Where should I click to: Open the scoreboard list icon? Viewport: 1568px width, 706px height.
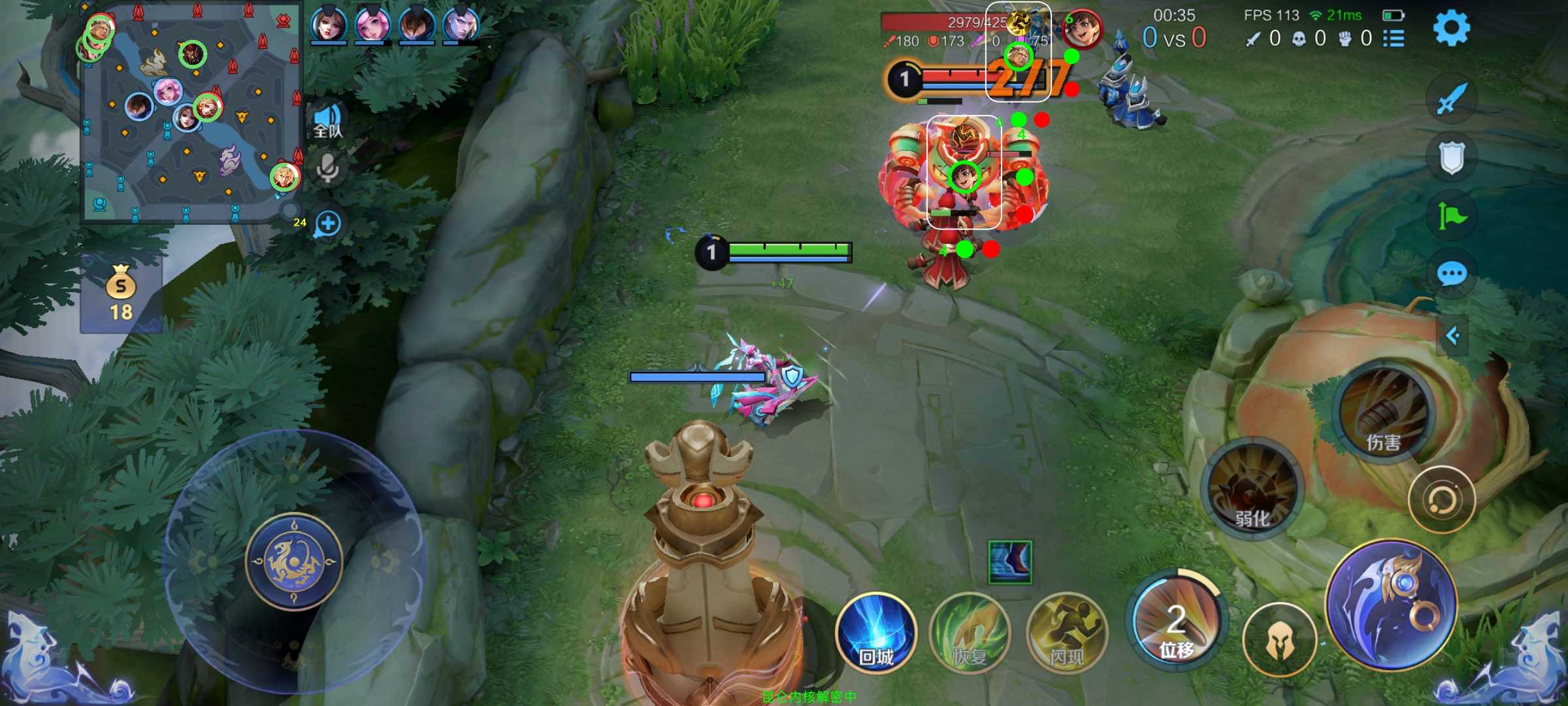(1394, 39)
